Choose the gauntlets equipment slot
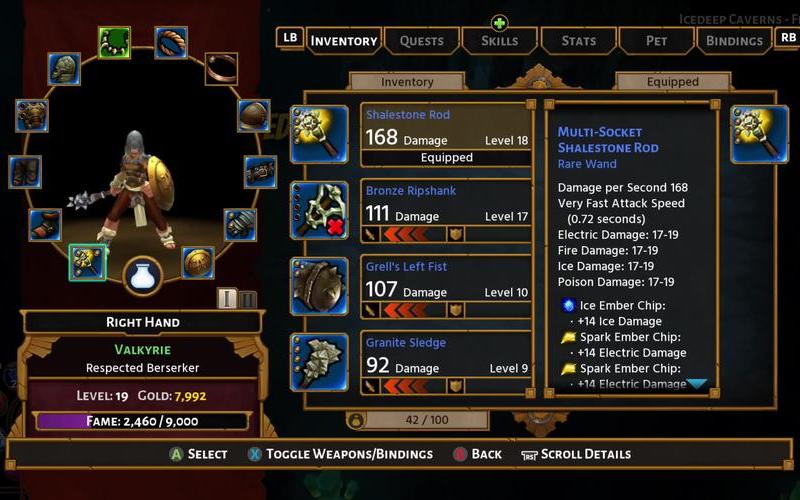 coord(240,225)
